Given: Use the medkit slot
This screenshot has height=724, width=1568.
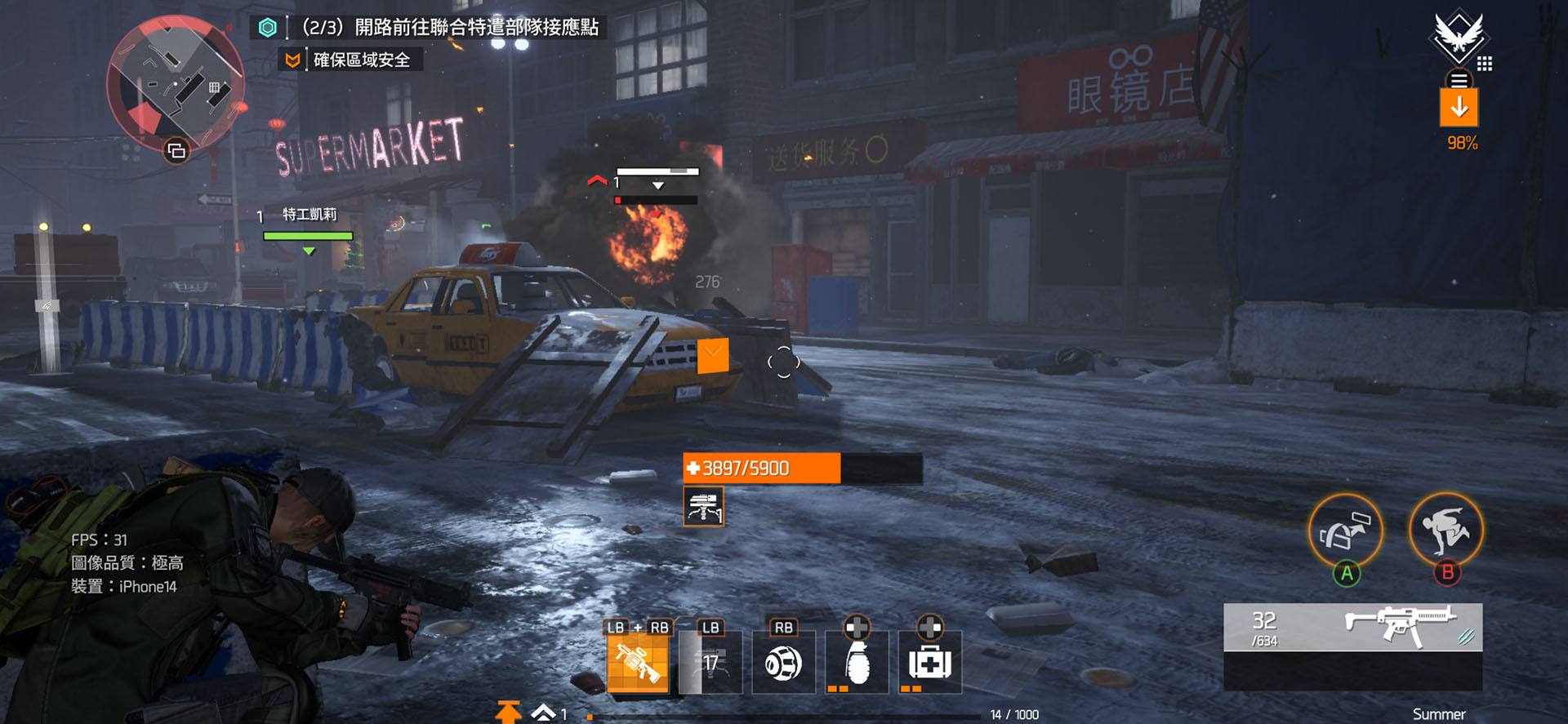Looking at the screenshot, I should [929, 663].
